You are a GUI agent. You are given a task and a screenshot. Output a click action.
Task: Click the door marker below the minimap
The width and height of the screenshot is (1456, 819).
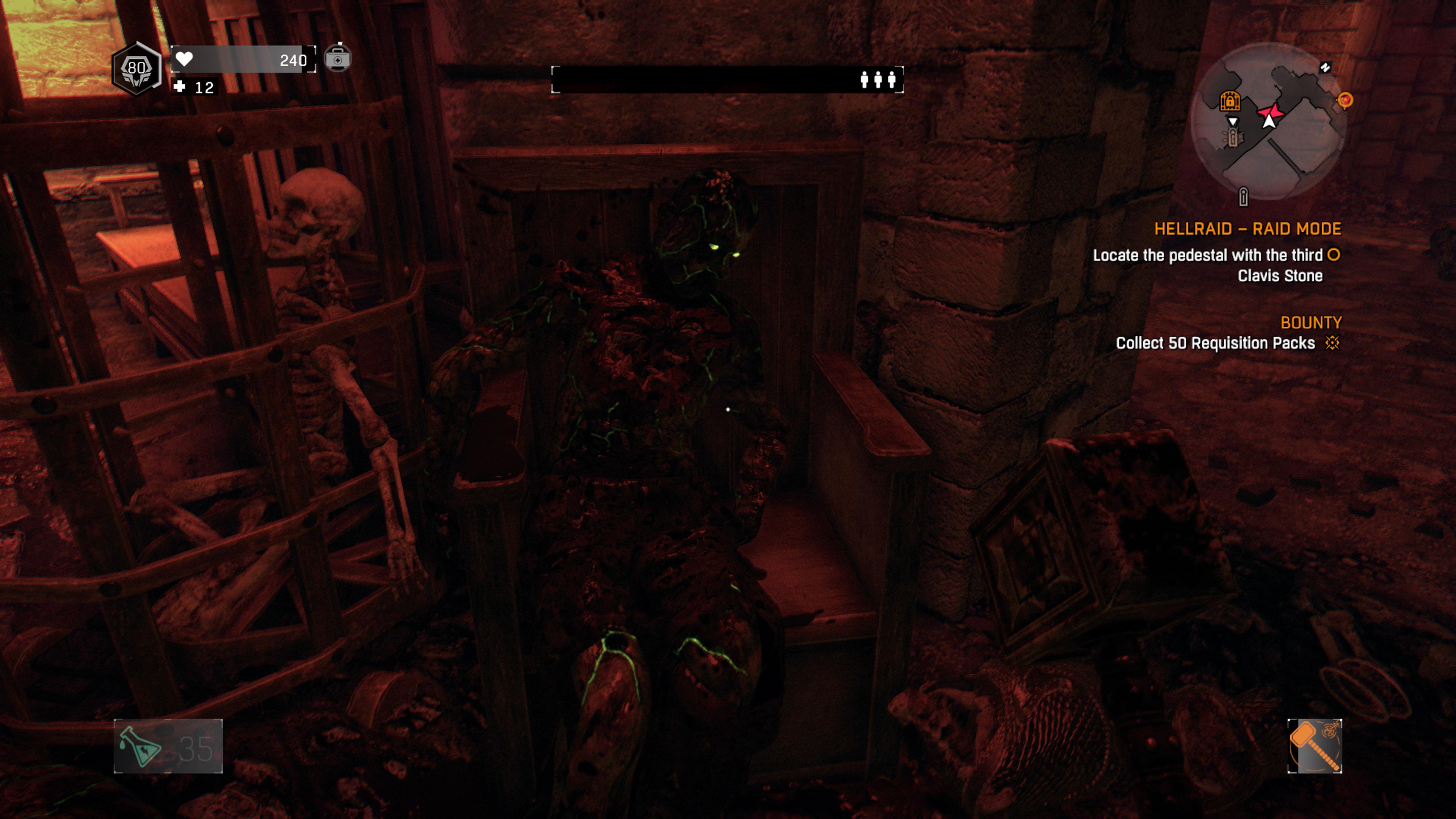[x=1243, y=197]
